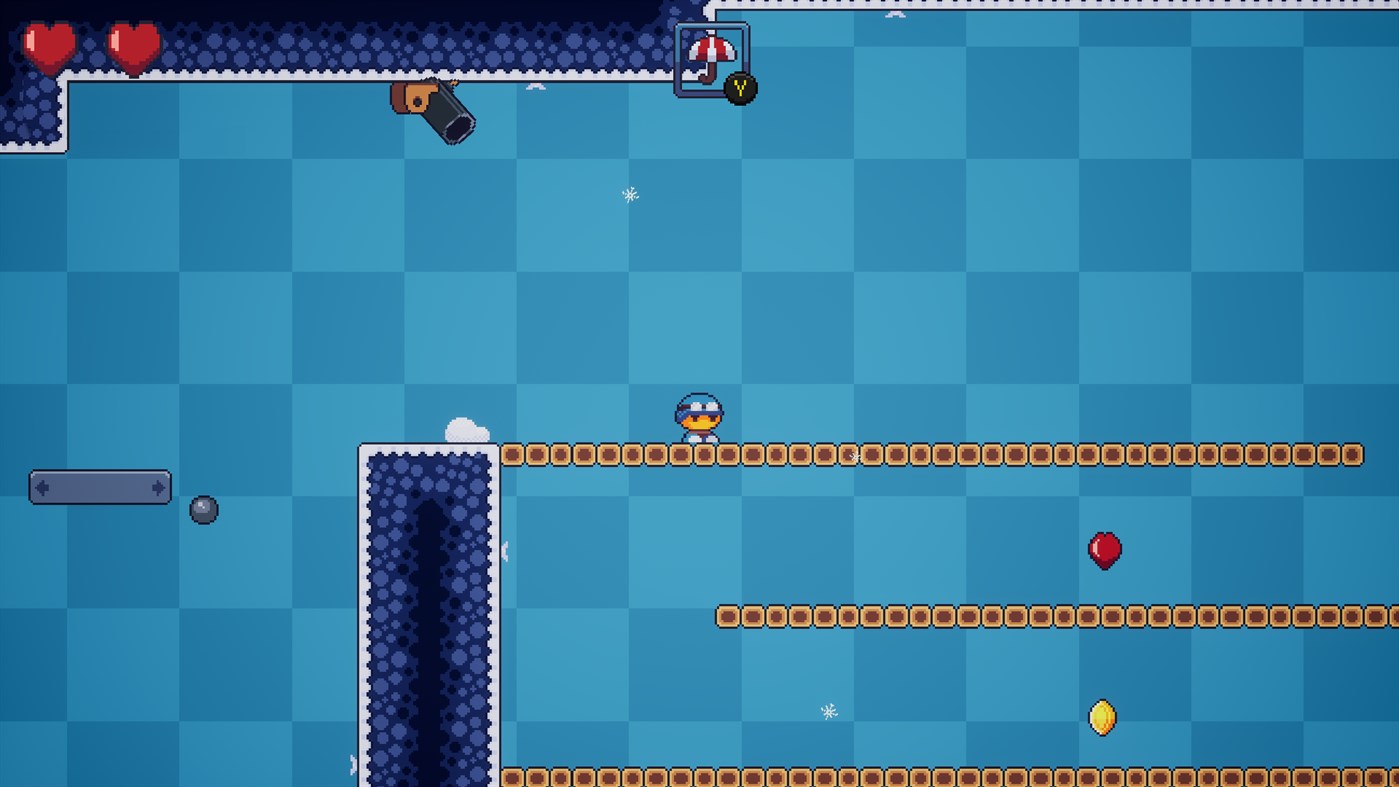The width and height of the screenshot is (1399, 787).
Task: Select the moving platform with arrows
Action: pos(100,488)
